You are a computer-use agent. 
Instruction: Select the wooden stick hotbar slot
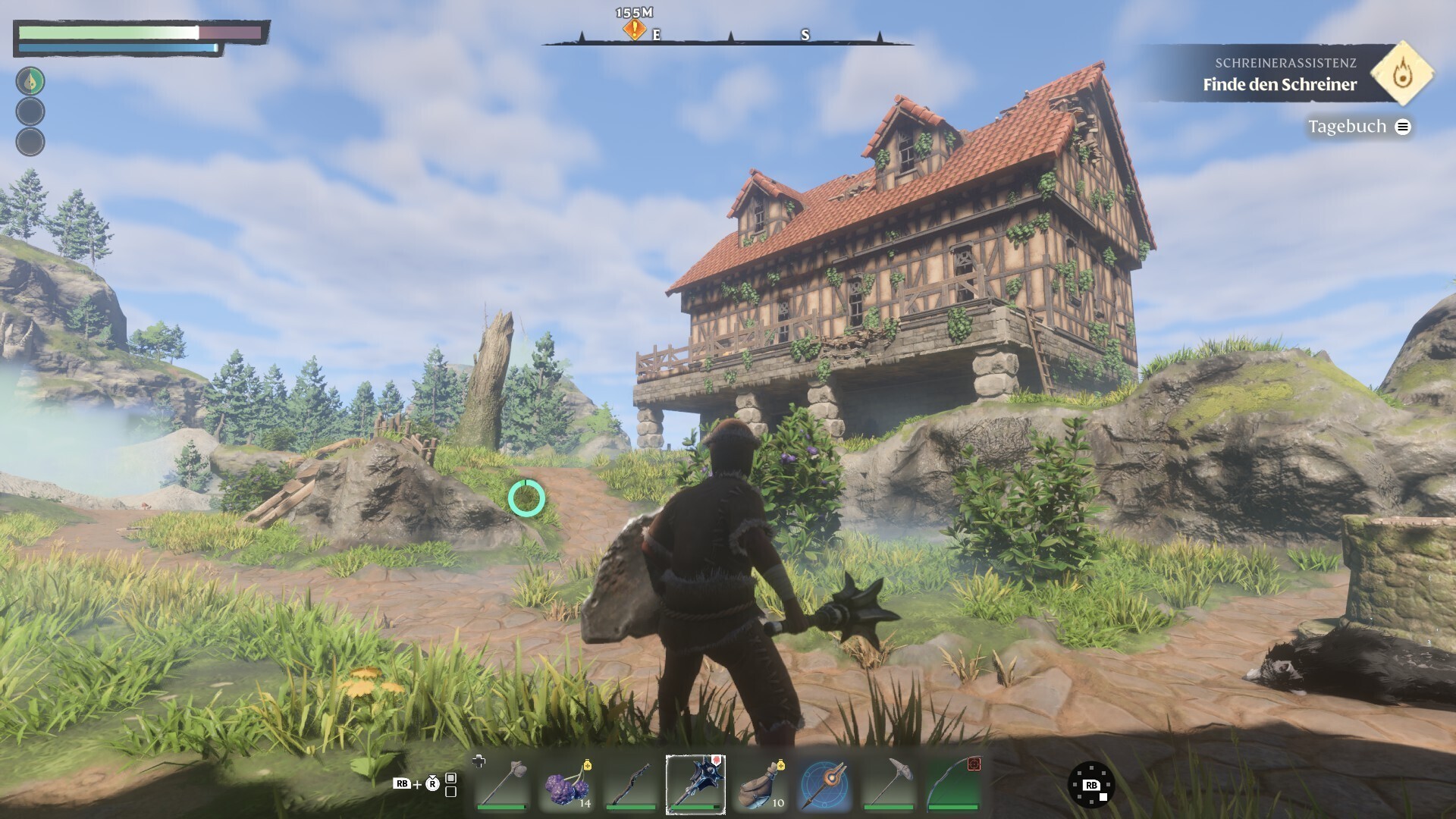coord(631,784)
